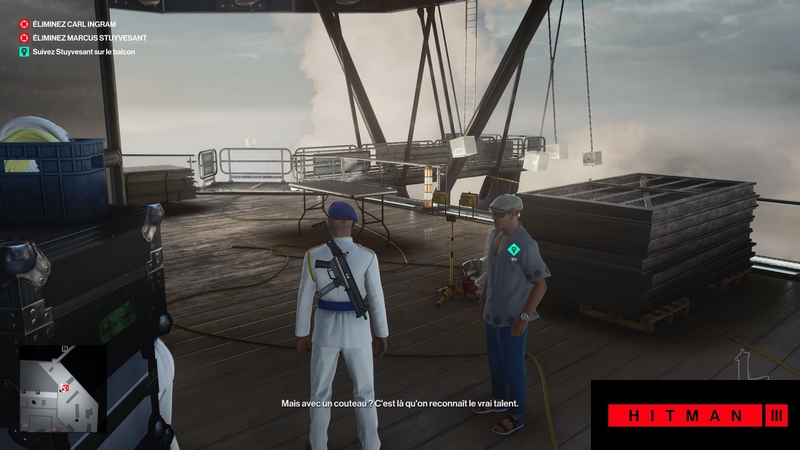Click the green objective marker above Stuyvesant
Image resolution: width=800 pixels, height=450 pixels.
pyautogui.click(x=513, y=249)
